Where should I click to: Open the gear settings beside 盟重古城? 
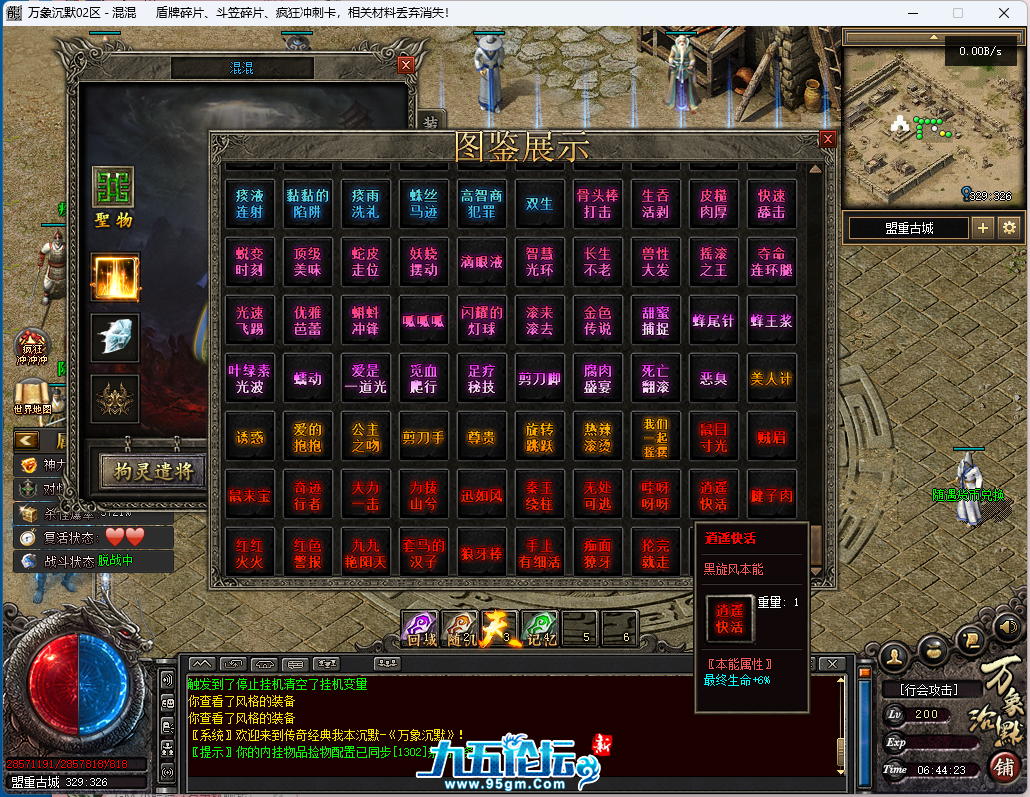tap(1009, 228)
